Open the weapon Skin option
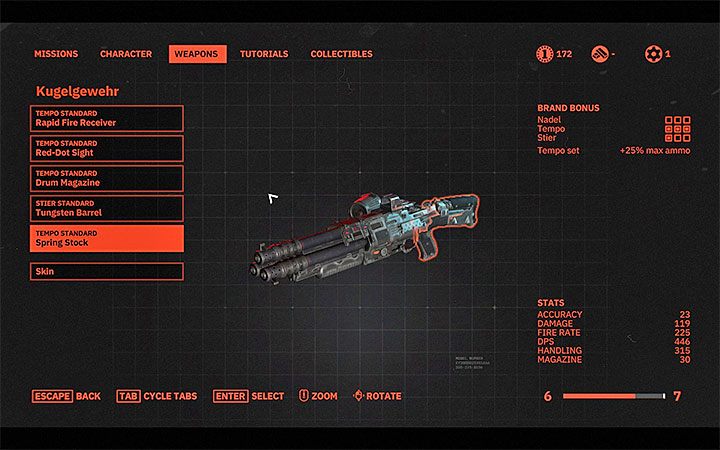This screenshot has height=450, width=720. 108,271
